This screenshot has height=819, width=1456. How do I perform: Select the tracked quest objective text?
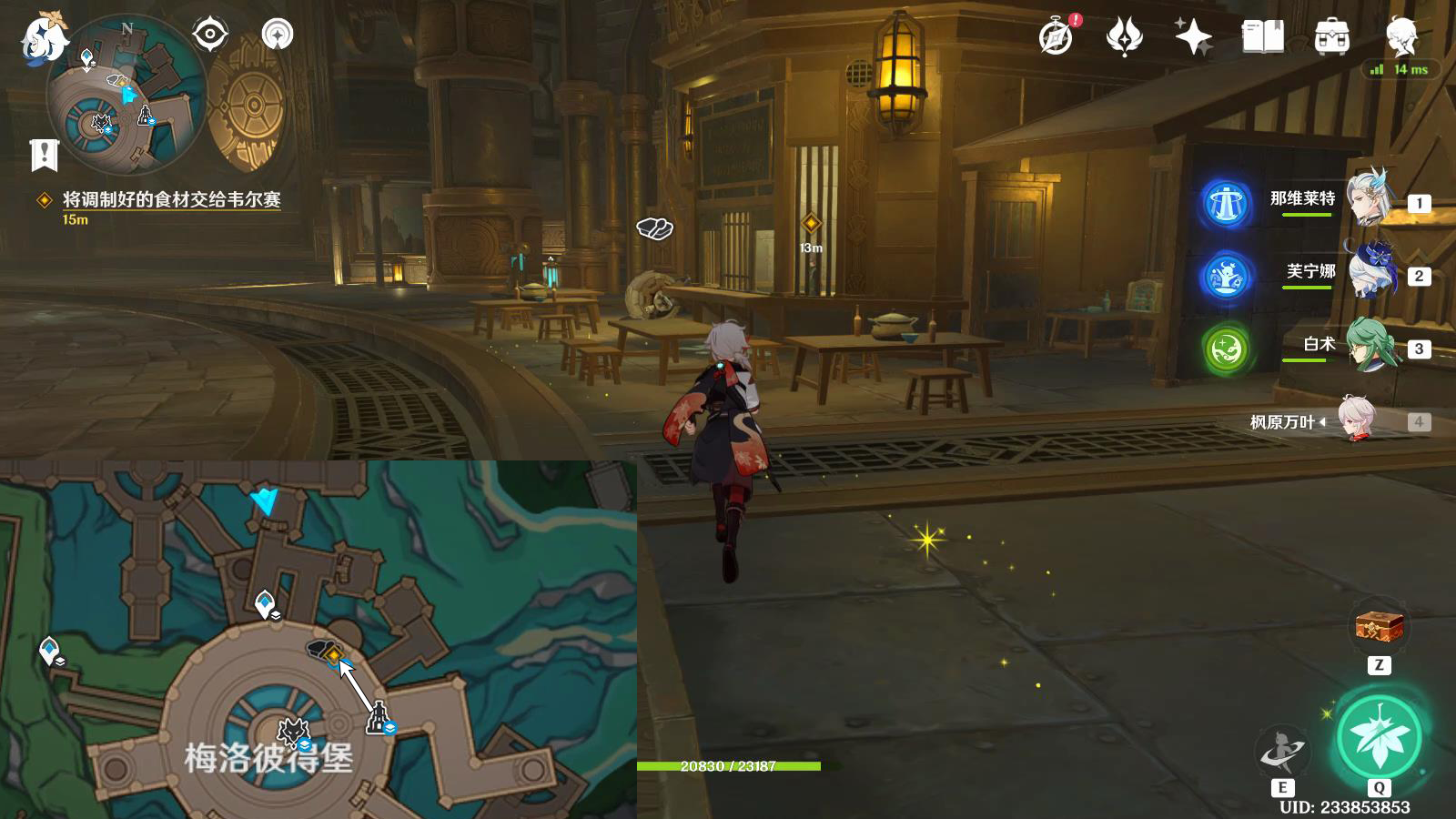[171, 199]
